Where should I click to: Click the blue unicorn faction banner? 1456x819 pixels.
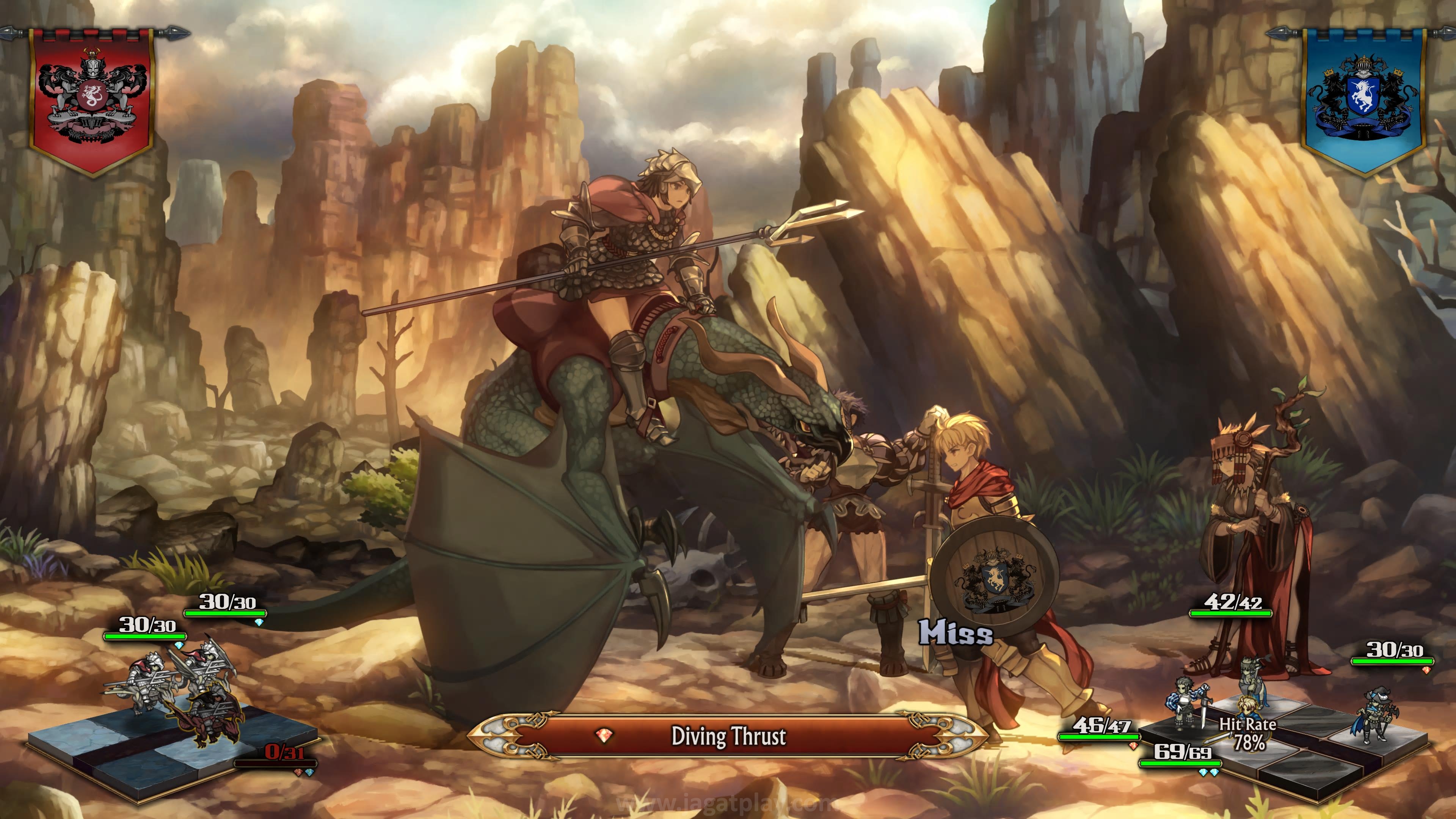pos(1363,99)
